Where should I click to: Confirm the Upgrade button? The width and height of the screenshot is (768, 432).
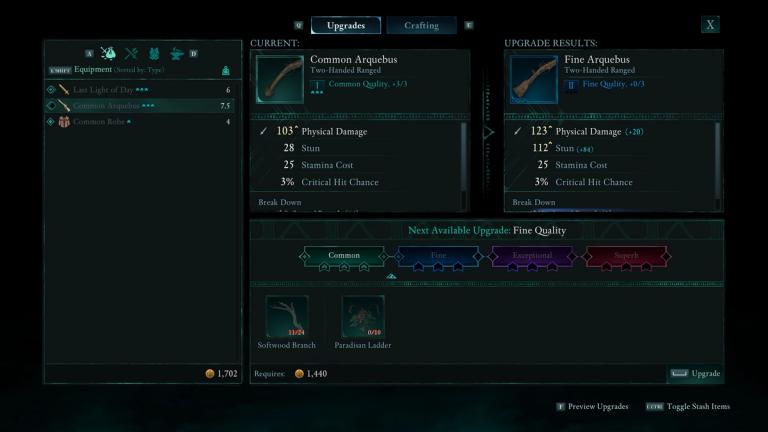pos(695,374)
